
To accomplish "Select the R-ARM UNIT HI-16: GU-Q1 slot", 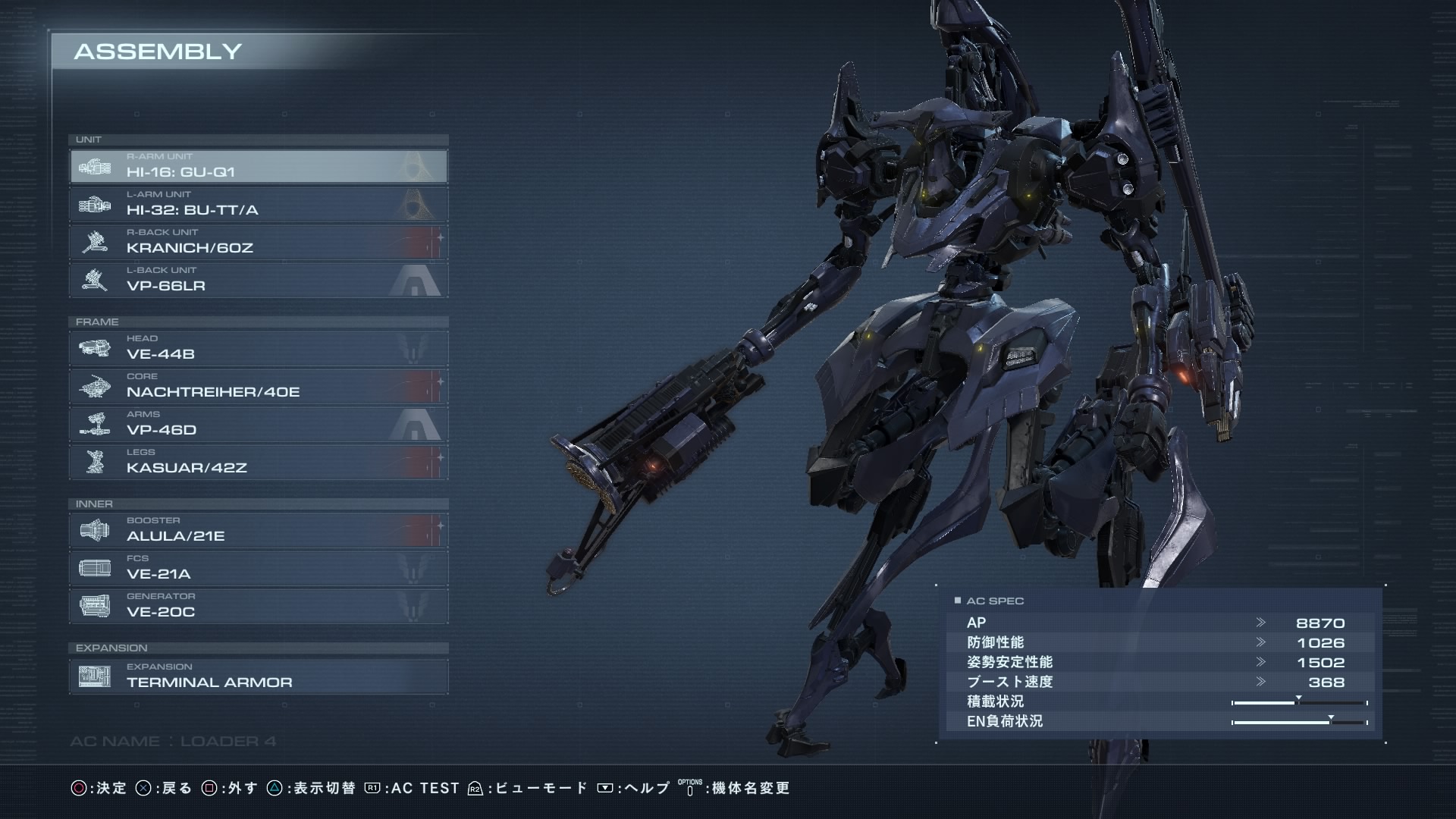I will [258, 166].
